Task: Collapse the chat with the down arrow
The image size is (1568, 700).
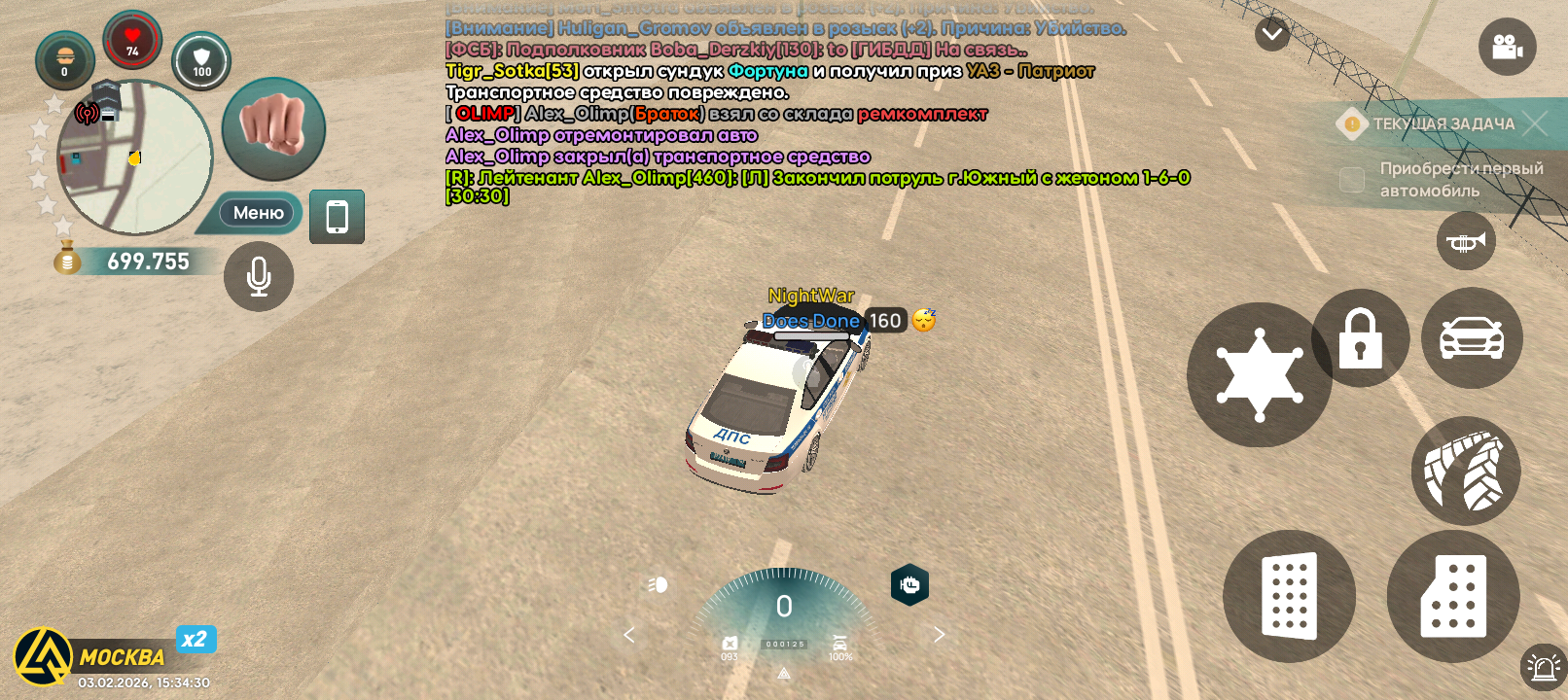Action: (x=1271, y=35)
